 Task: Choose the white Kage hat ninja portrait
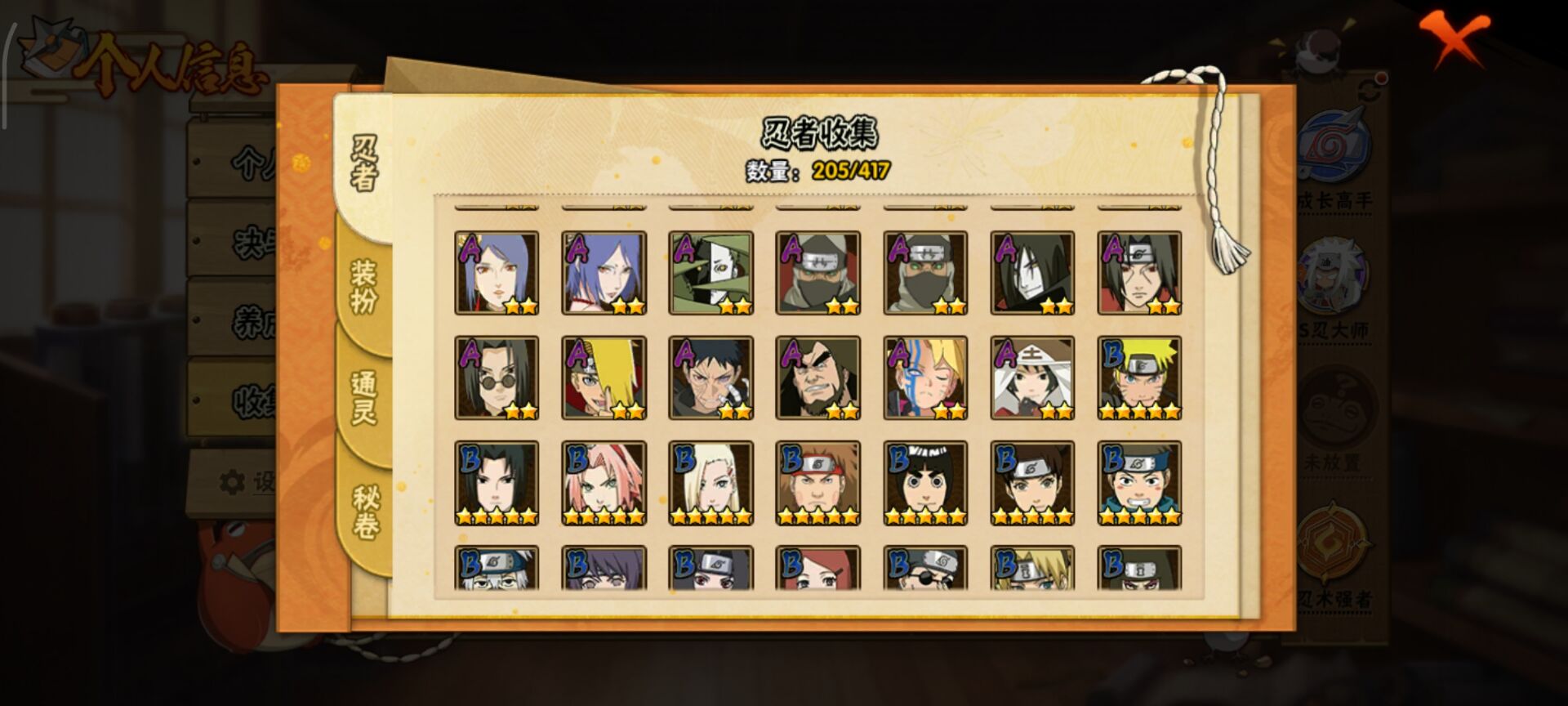pyautogui.click(x=1032, y=378)
